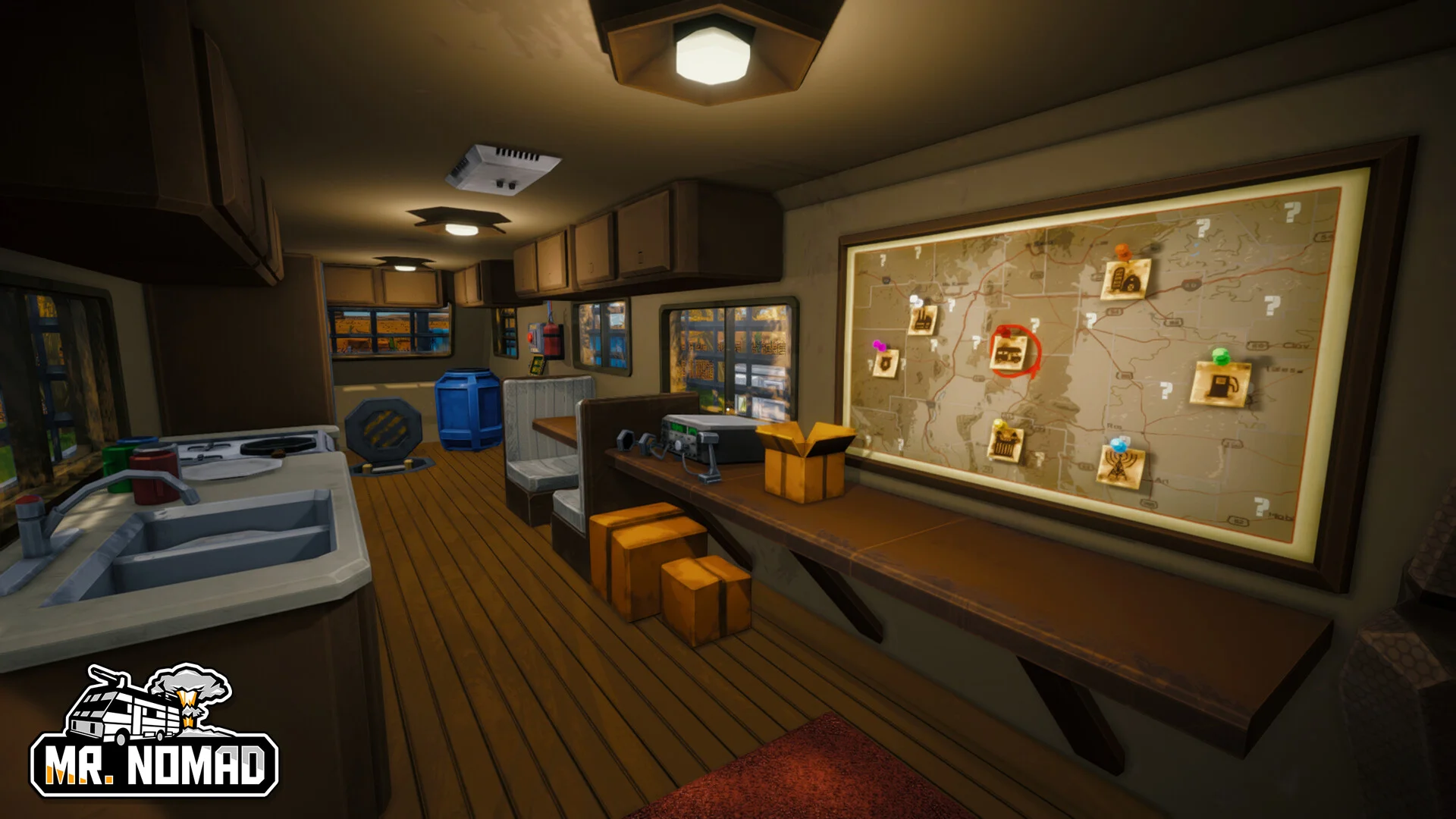Select the factory map marker
The width and height of the screenshot is (1456, 819).
[923, 318]
